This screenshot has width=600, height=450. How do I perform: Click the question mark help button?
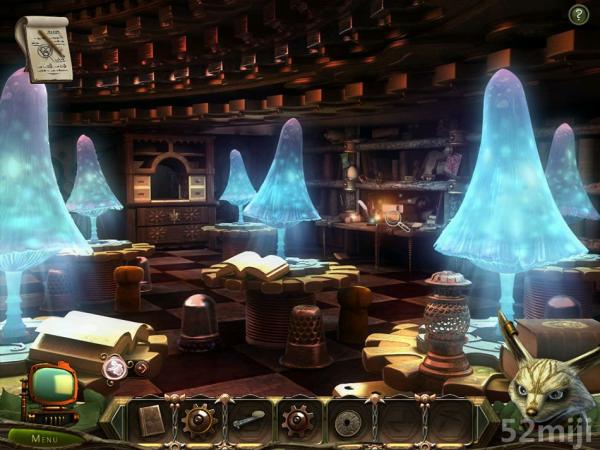click(x=578, y=14)
